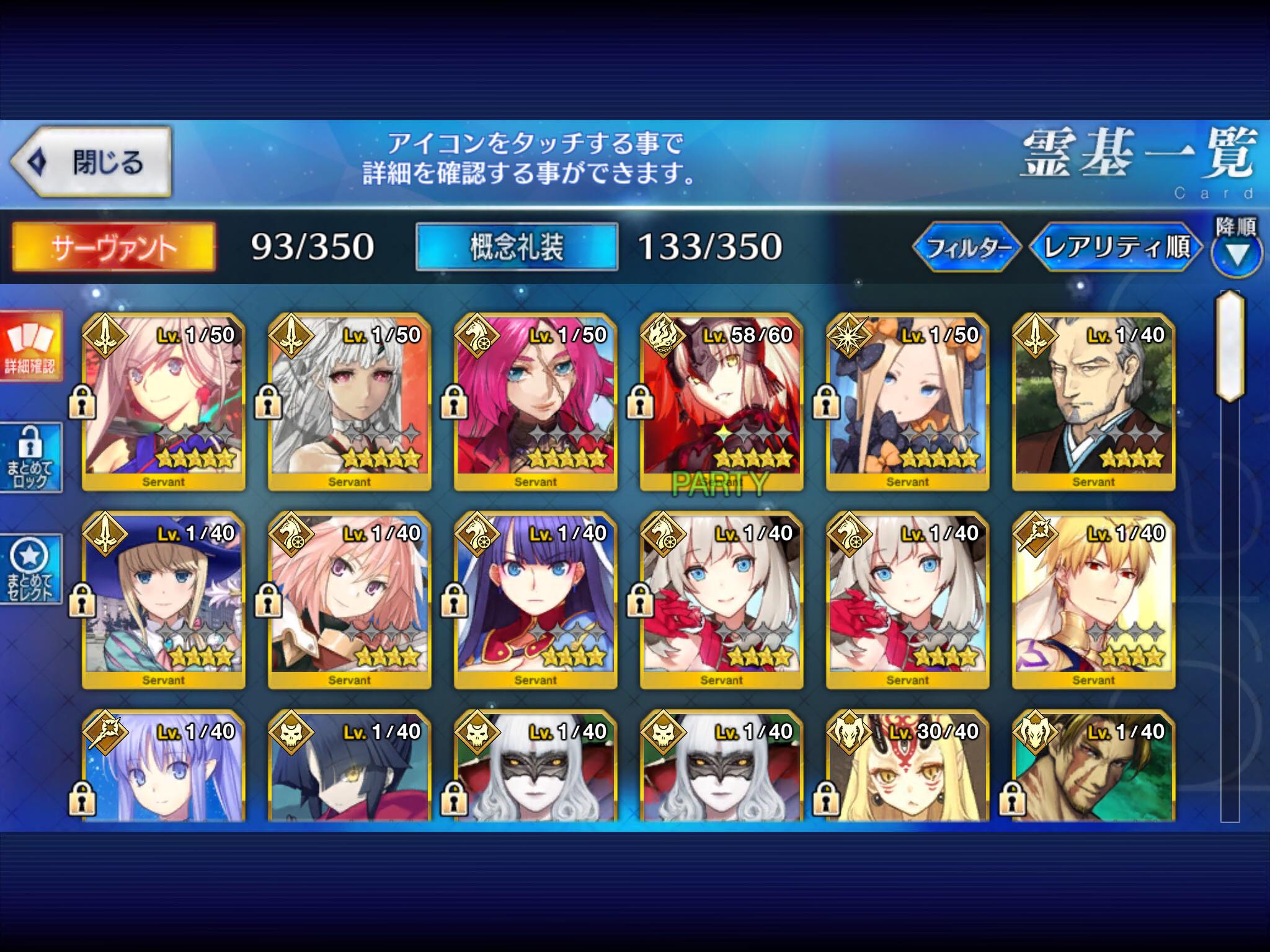Viewport: 1270px width, 952px height.
Task: Open the pink-haired Rider with braid card
Action: [x=349, y=600]
